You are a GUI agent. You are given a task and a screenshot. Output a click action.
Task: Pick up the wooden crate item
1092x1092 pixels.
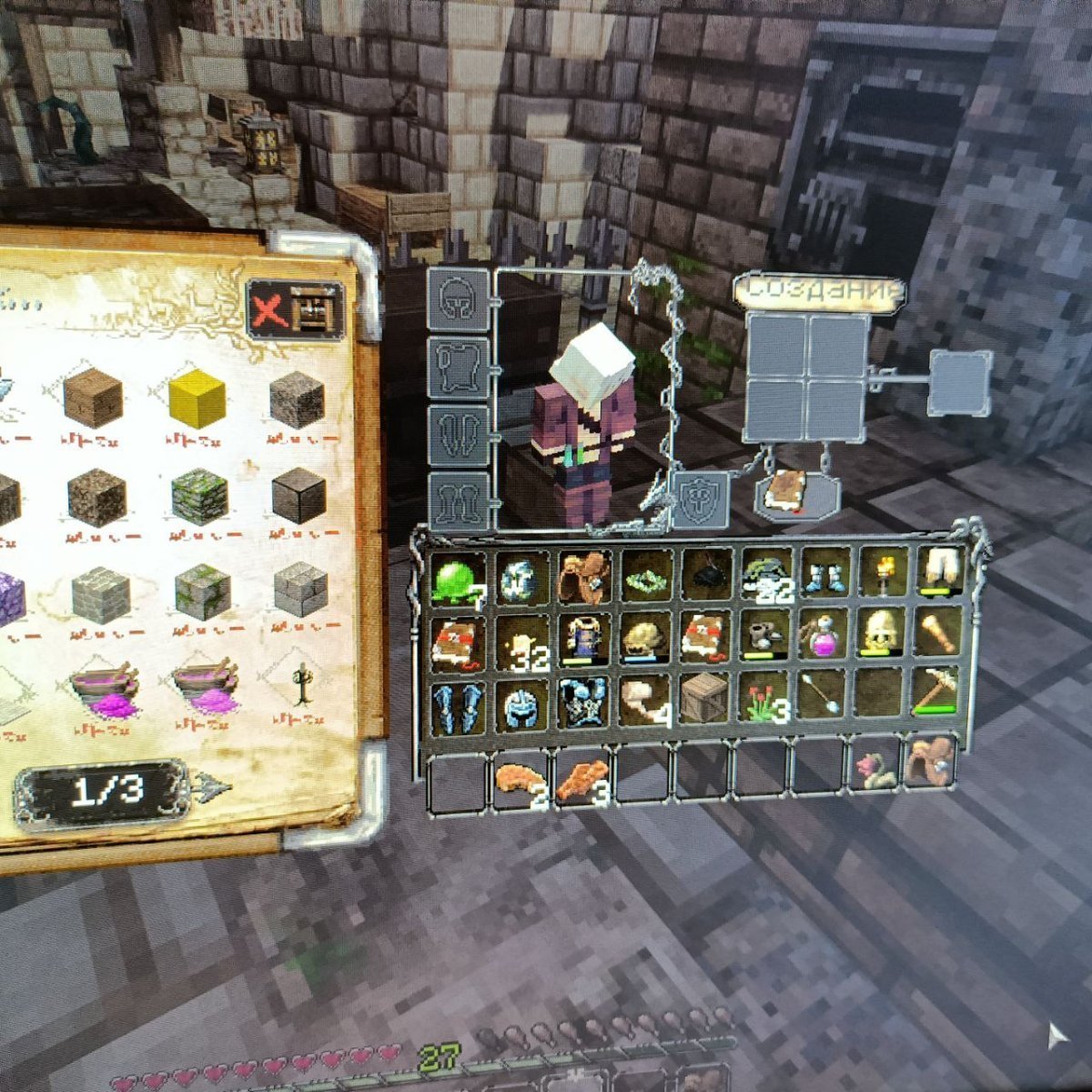point(704,699)
